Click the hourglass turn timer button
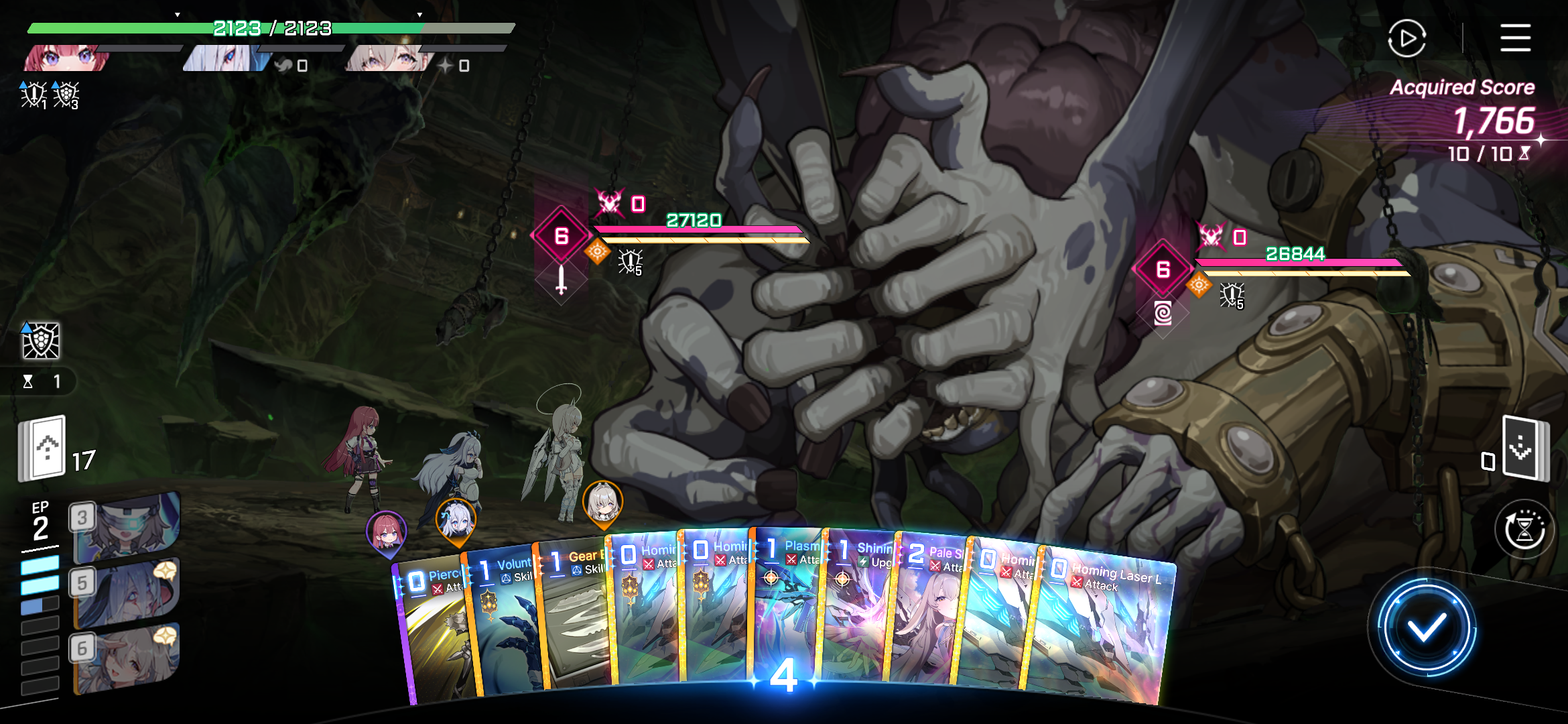Viewport: 1568px width, 724px height. click(x=1524, y=531)
